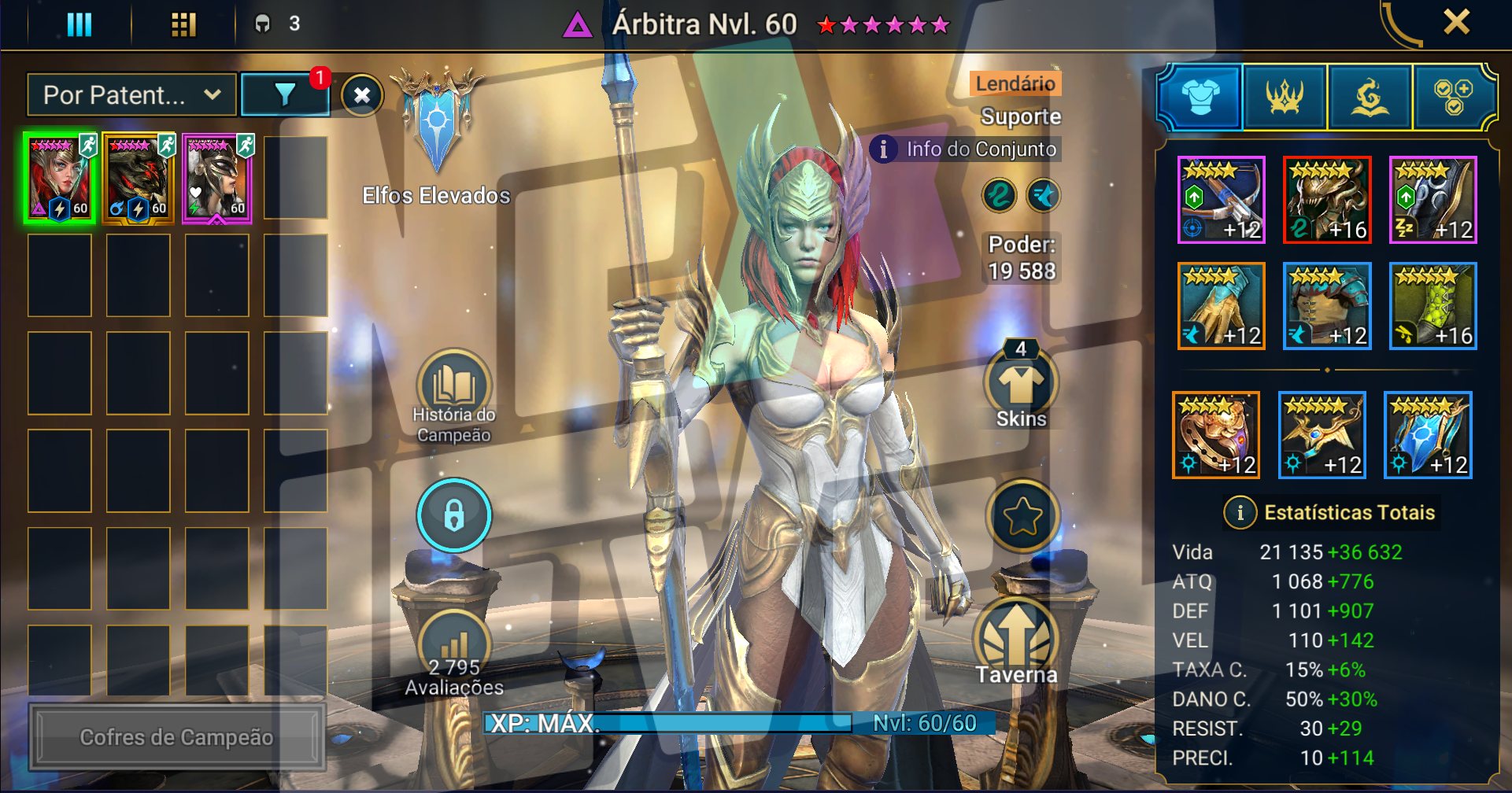
Task: Switch to the crown tab
Action: point(1285,98)
